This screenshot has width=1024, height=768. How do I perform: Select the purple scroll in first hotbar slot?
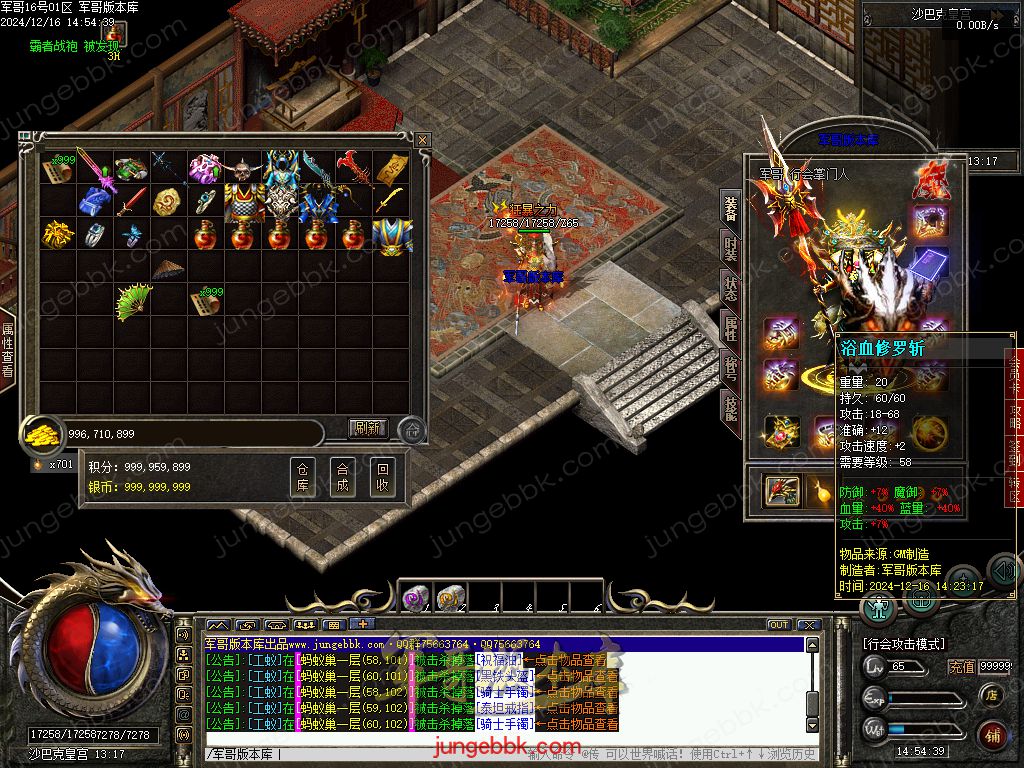[415, 598]
